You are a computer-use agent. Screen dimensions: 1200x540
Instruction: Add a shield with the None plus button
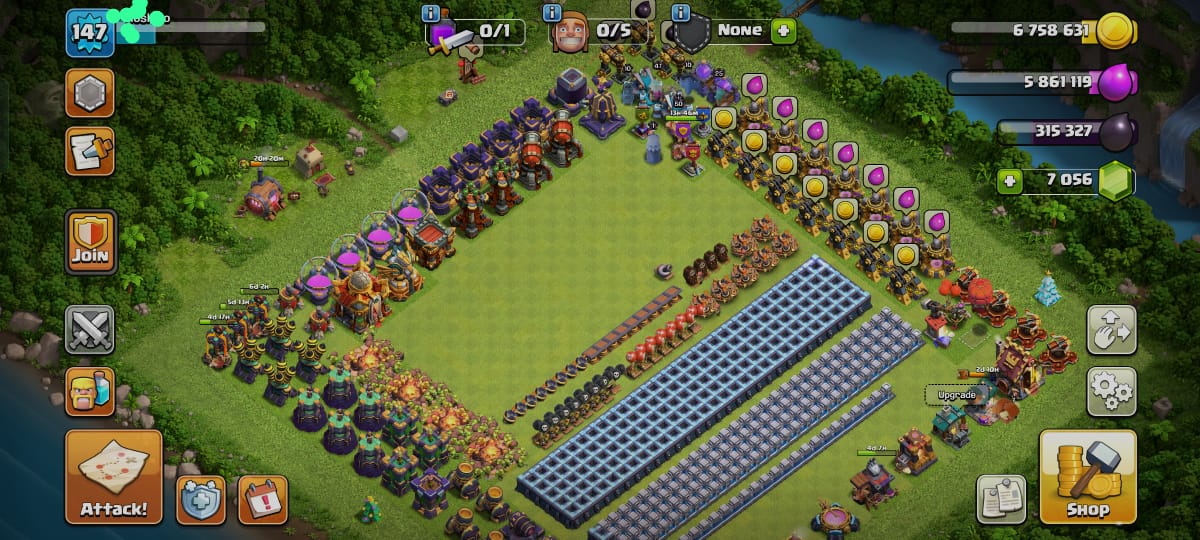[x=782, y=30]
